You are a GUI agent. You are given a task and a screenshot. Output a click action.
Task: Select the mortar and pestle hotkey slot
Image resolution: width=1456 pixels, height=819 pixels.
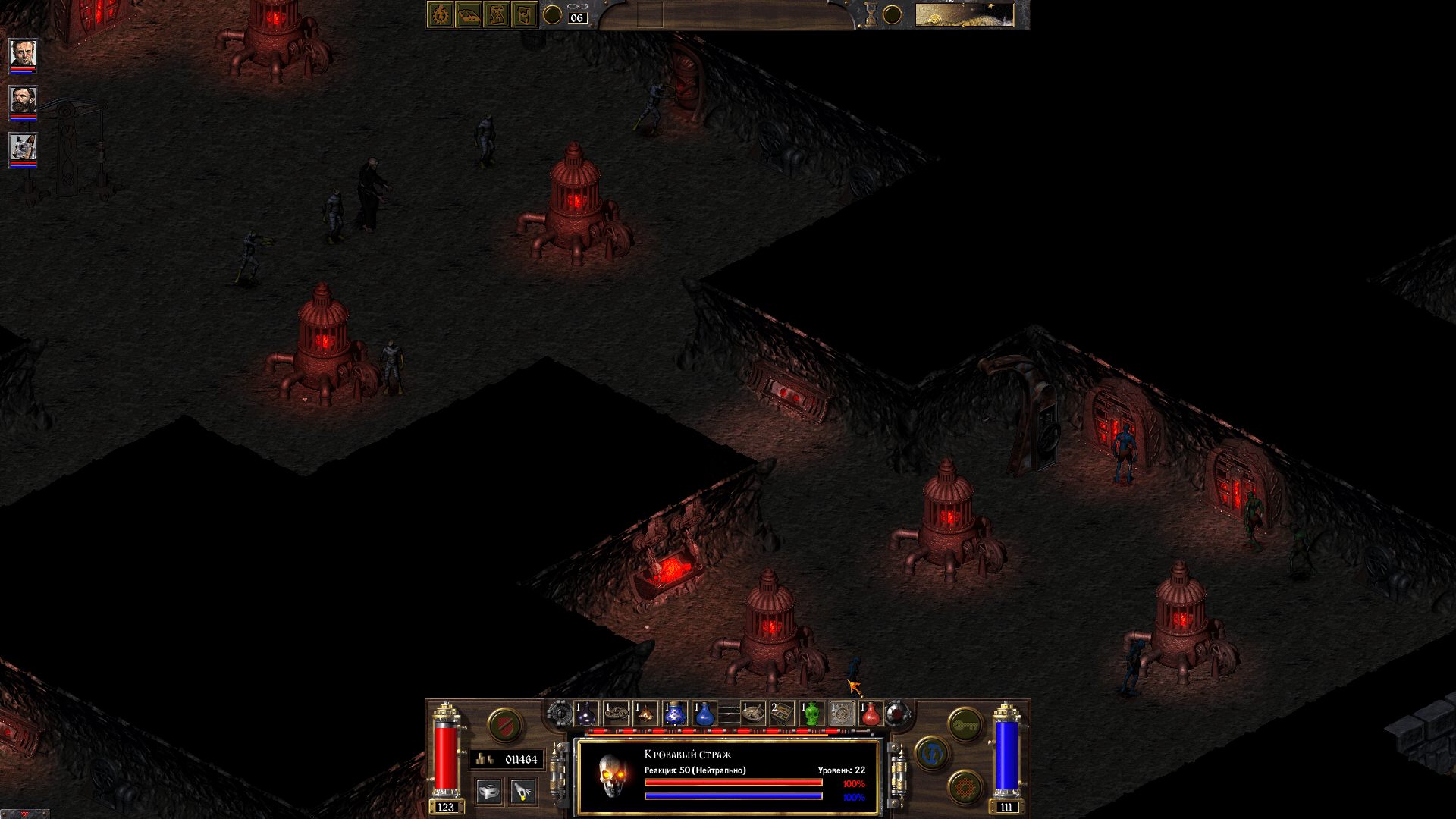pos(753,713)
